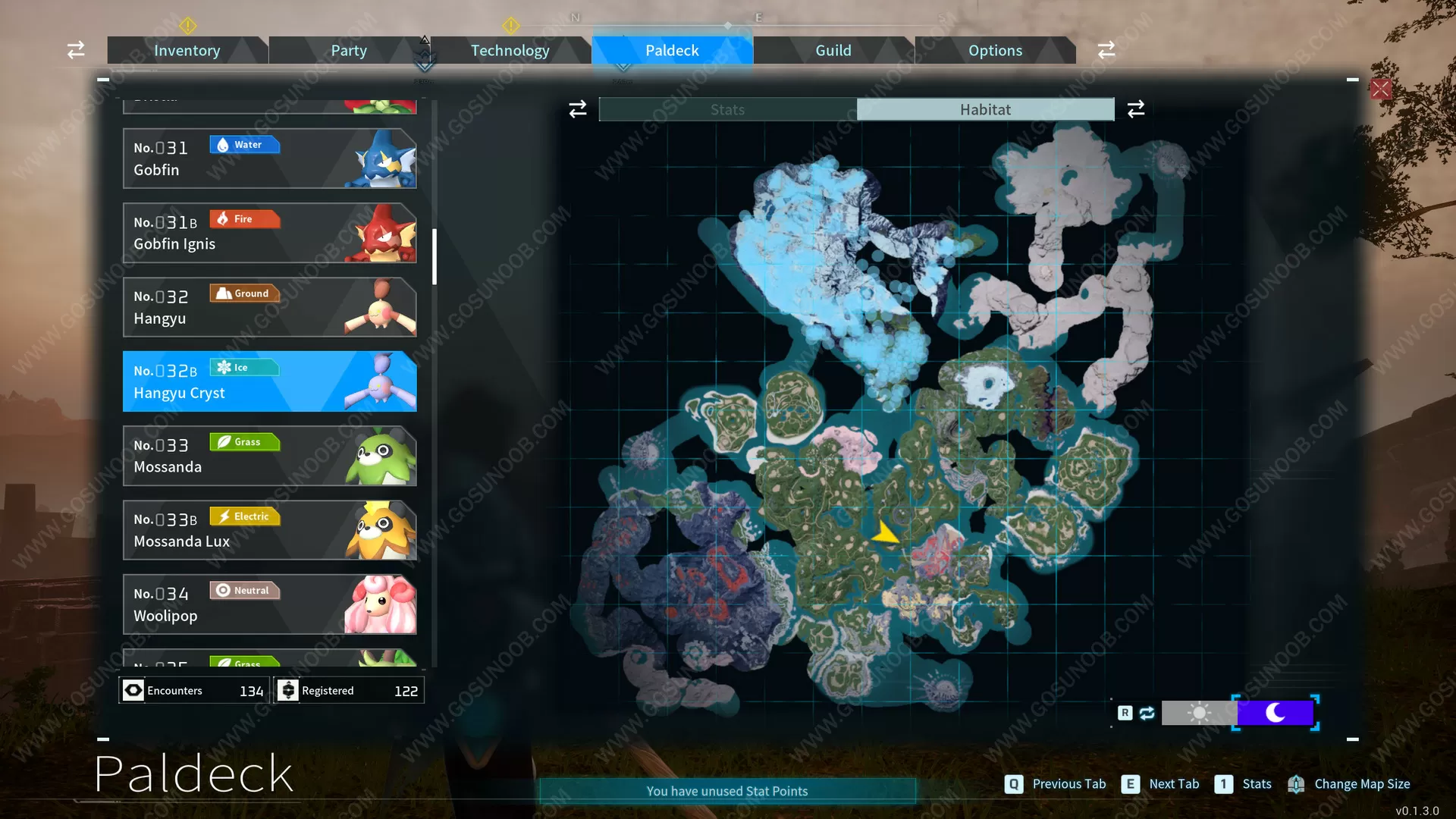Click the Registered counter icon
1456x819 pixels.
pos(289,690)
